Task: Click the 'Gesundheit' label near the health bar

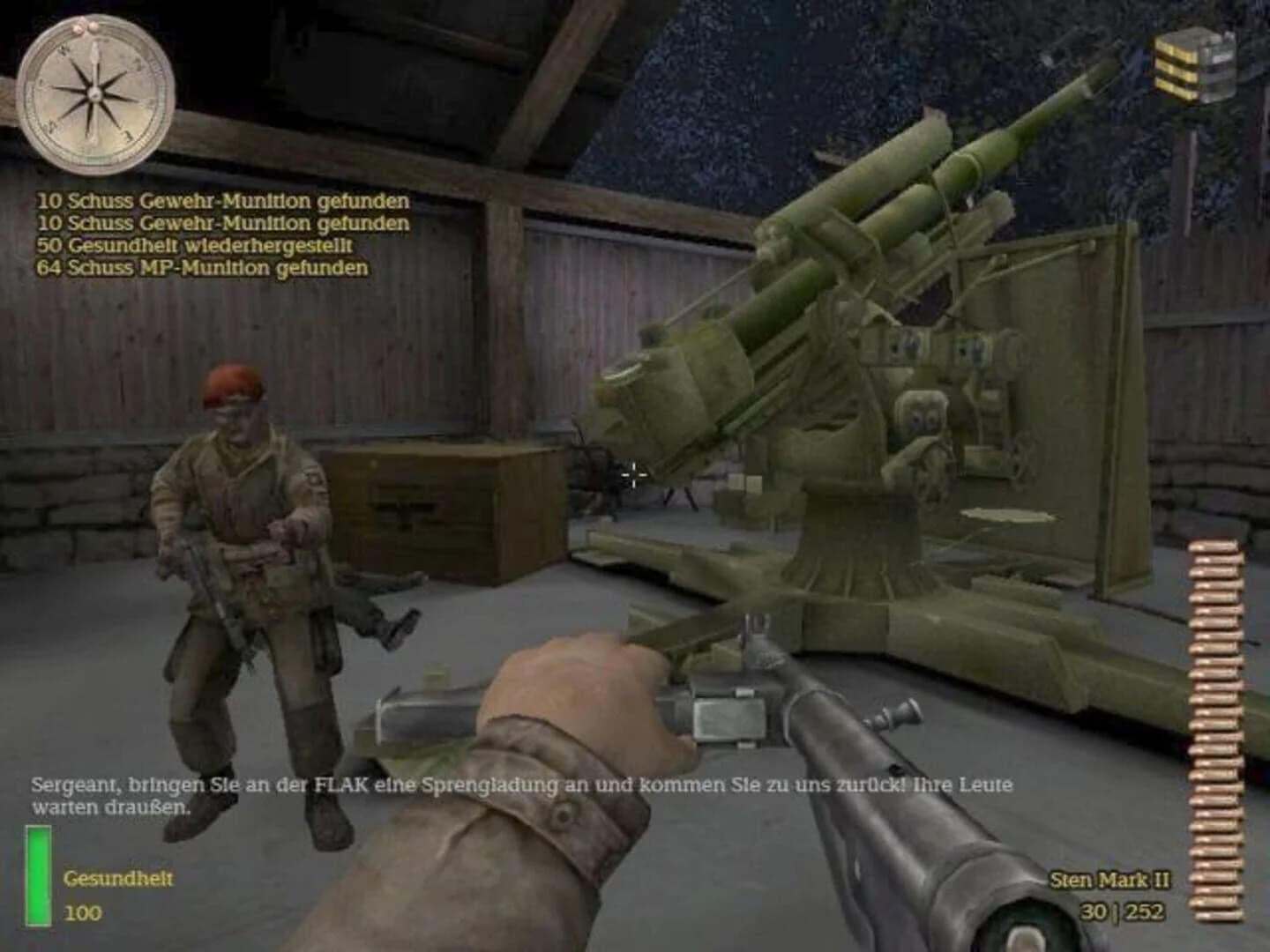Action: click(117, 879)
